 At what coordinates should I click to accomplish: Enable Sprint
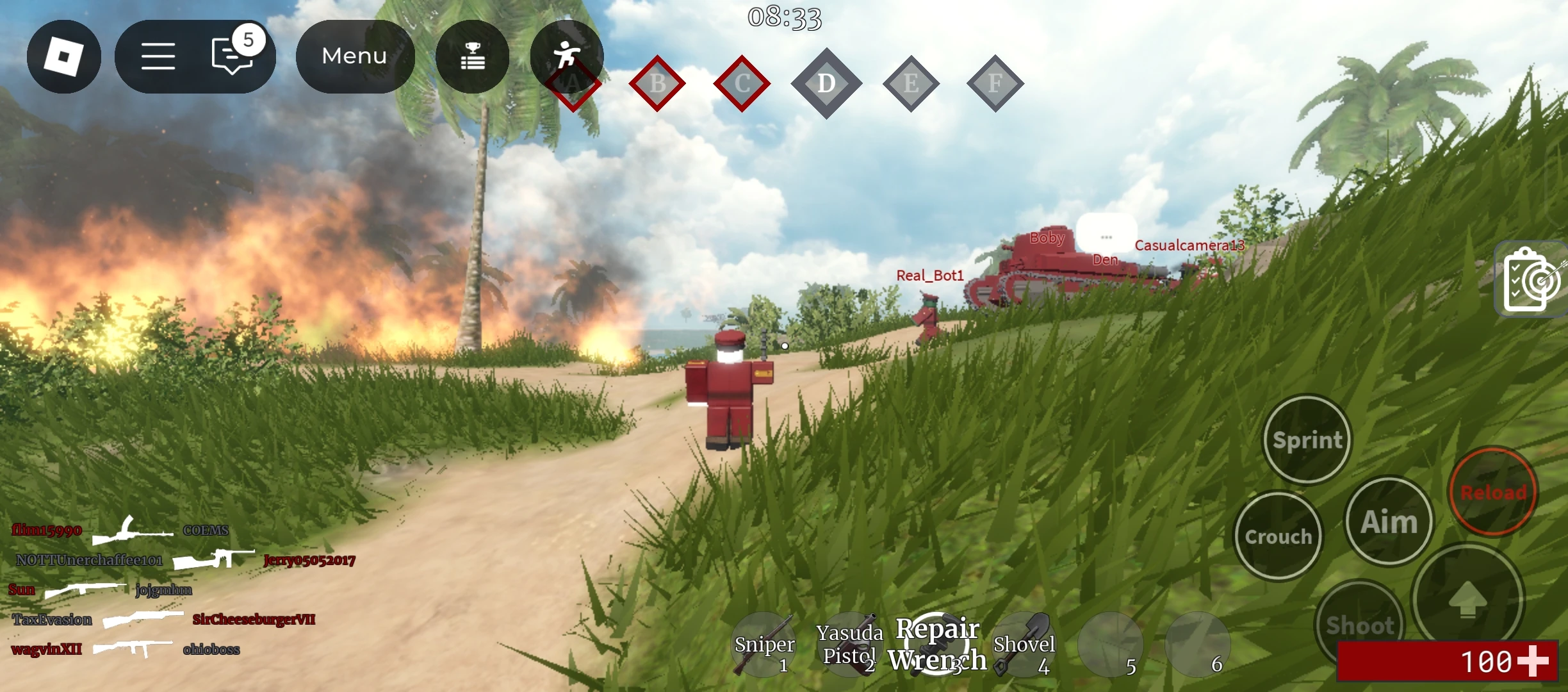pos(1307,440)
